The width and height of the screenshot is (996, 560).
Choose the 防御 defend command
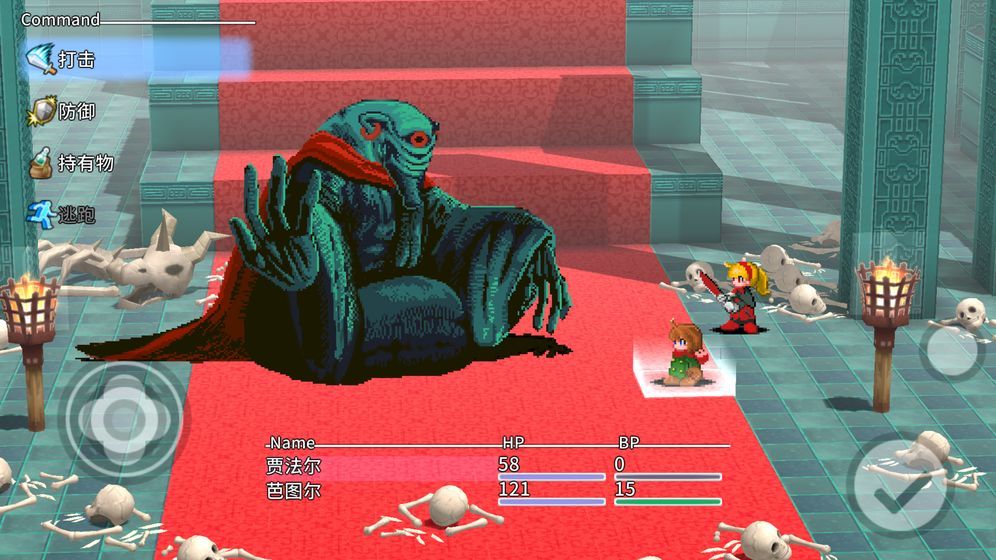click(76, 112)
